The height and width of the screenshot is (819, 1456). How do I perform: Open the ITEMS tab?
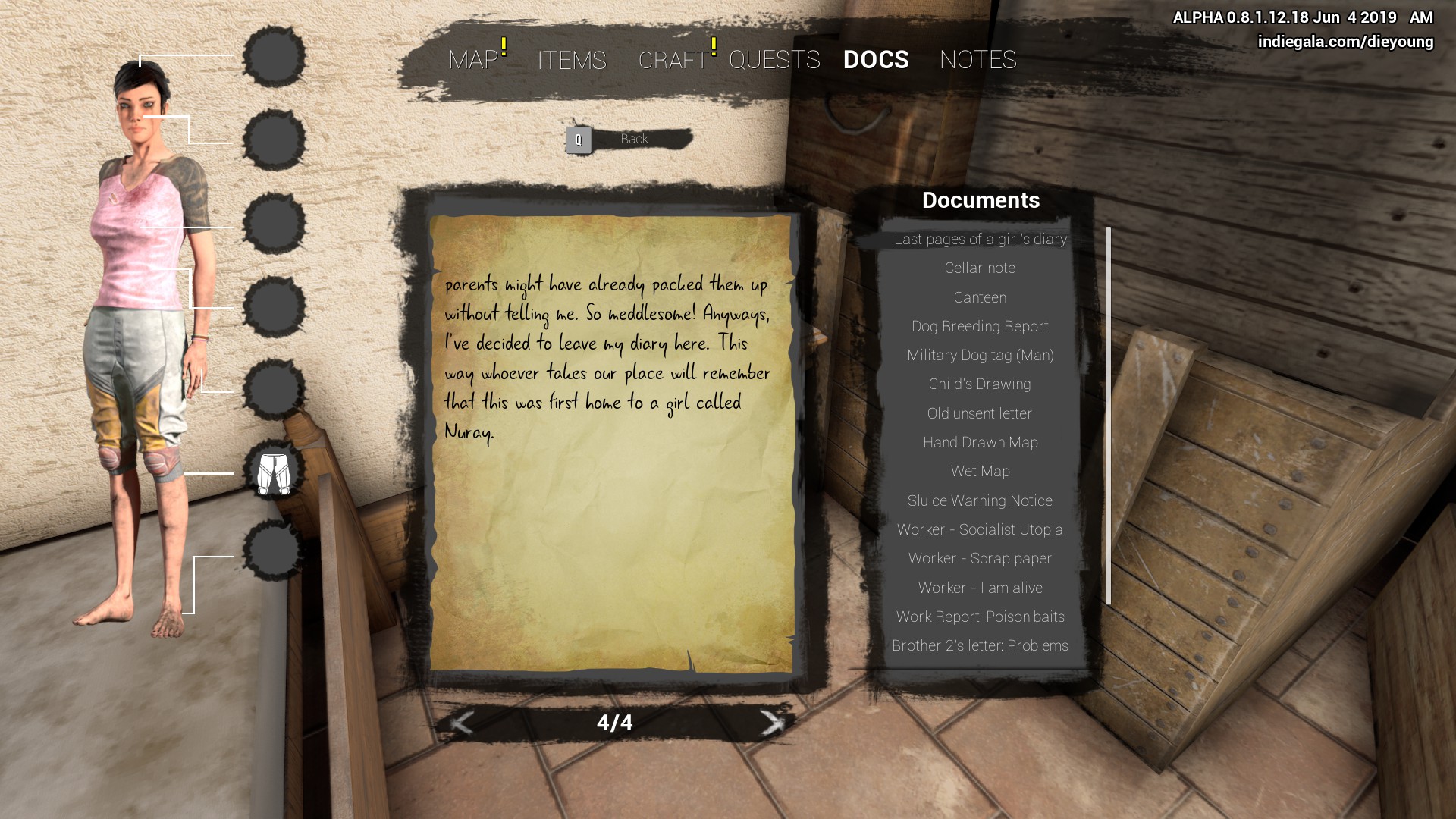(572, 60)
